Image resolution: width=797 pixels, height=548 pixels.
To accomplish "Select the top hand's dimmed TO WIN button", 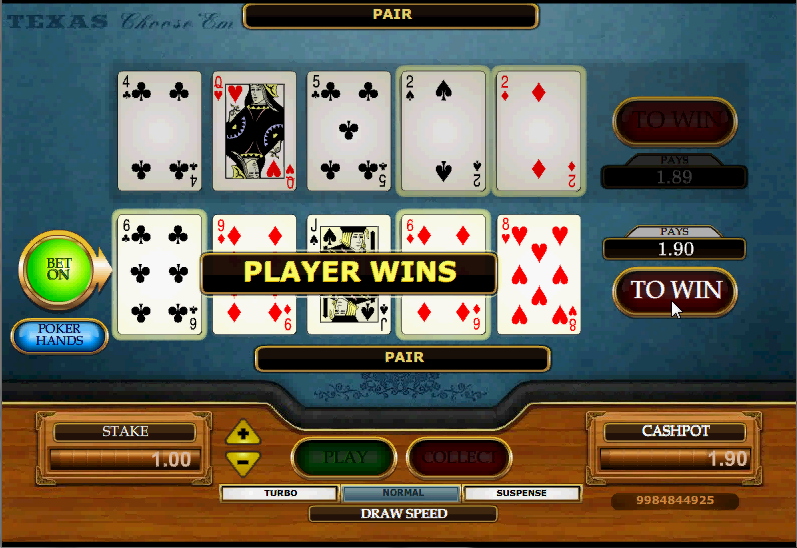I will [675, 121].
